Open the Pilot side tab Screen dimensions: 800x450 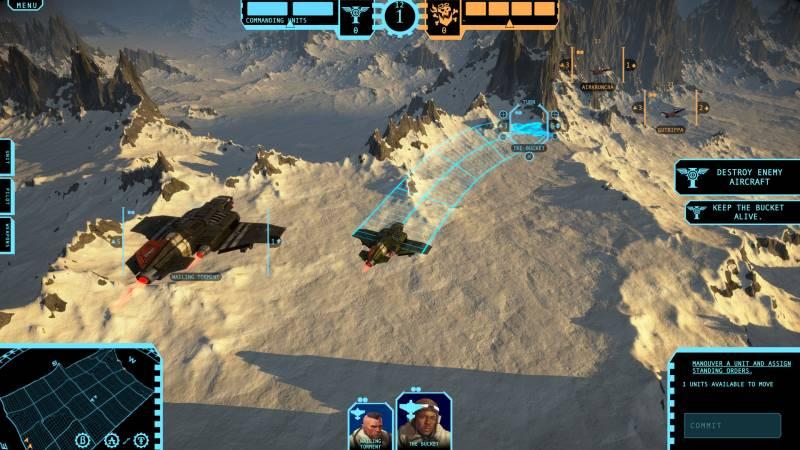[x=6, y=191]
